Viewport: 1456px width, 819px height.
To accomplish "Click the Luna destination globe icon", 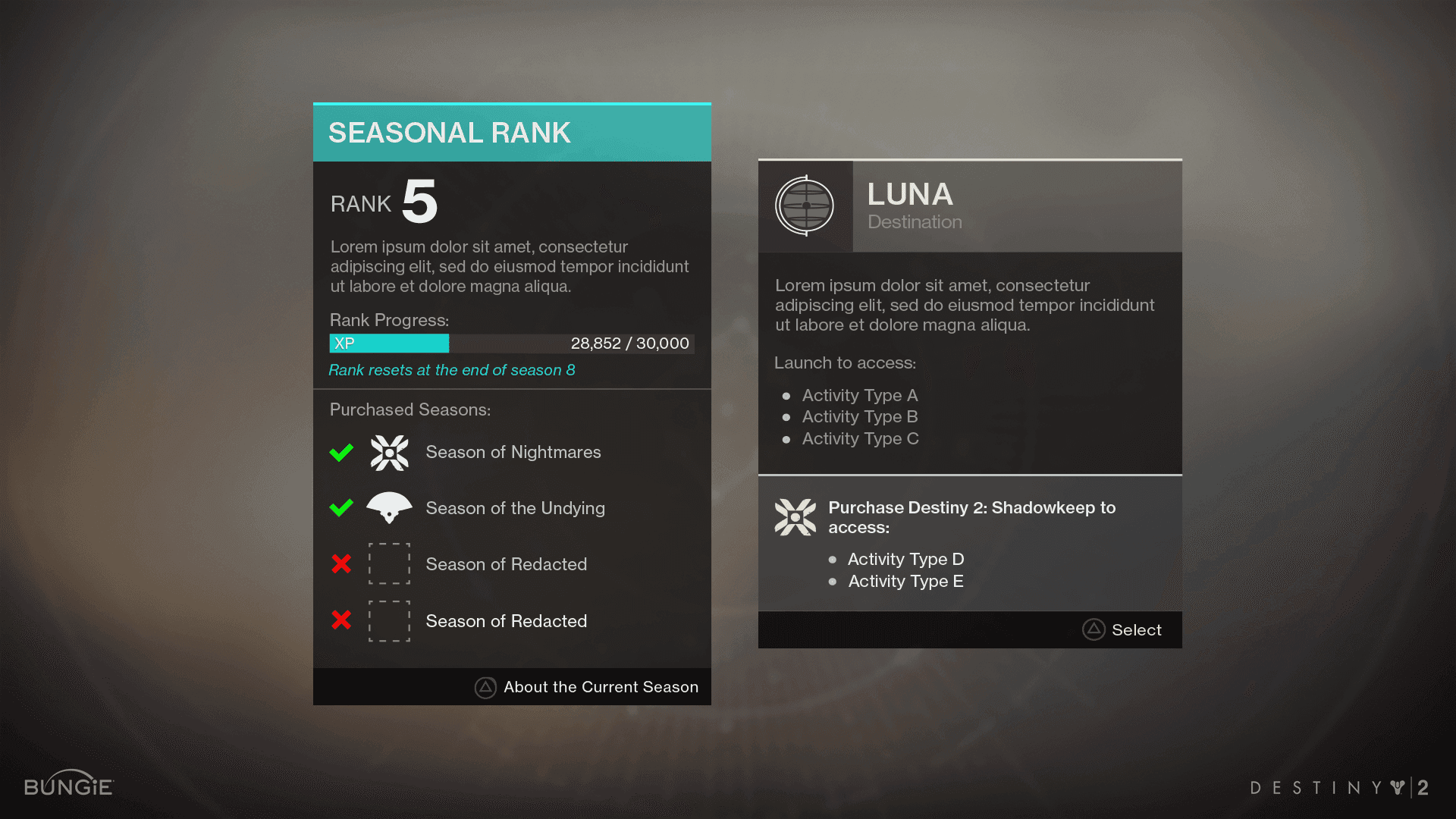I will coord(805,206).
